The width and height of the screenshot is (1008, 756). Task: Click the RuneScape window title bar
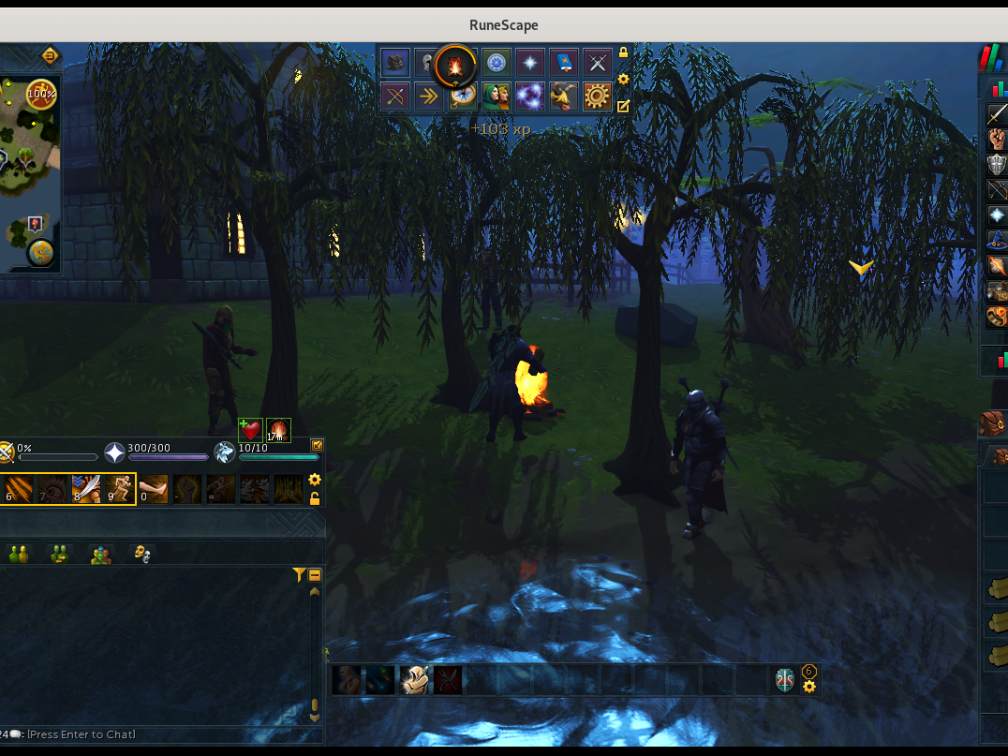coord(504,25)
